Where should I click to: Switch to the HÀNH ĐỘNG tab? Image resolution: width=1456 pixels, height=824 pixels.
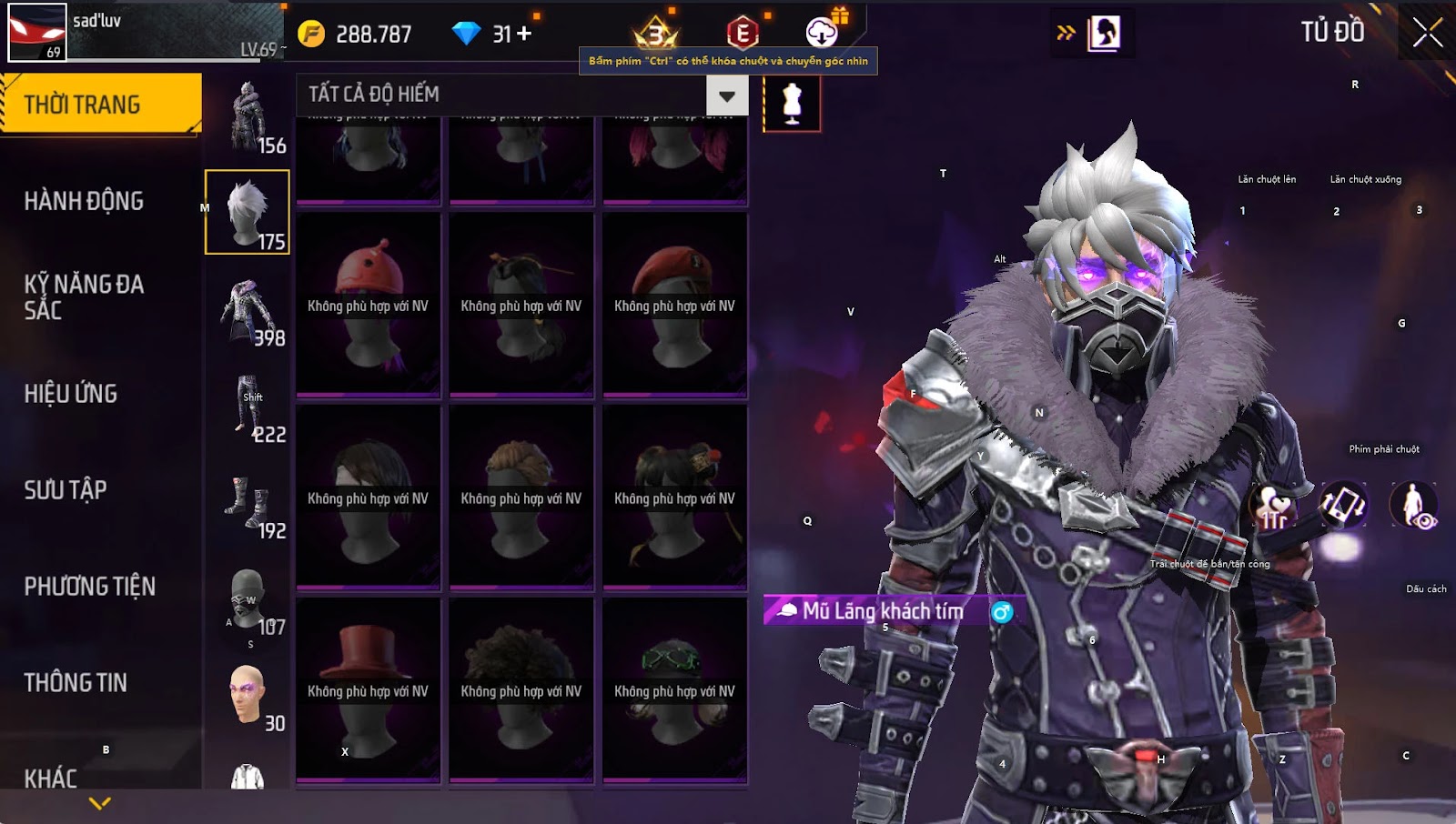(x=84, y=201)
